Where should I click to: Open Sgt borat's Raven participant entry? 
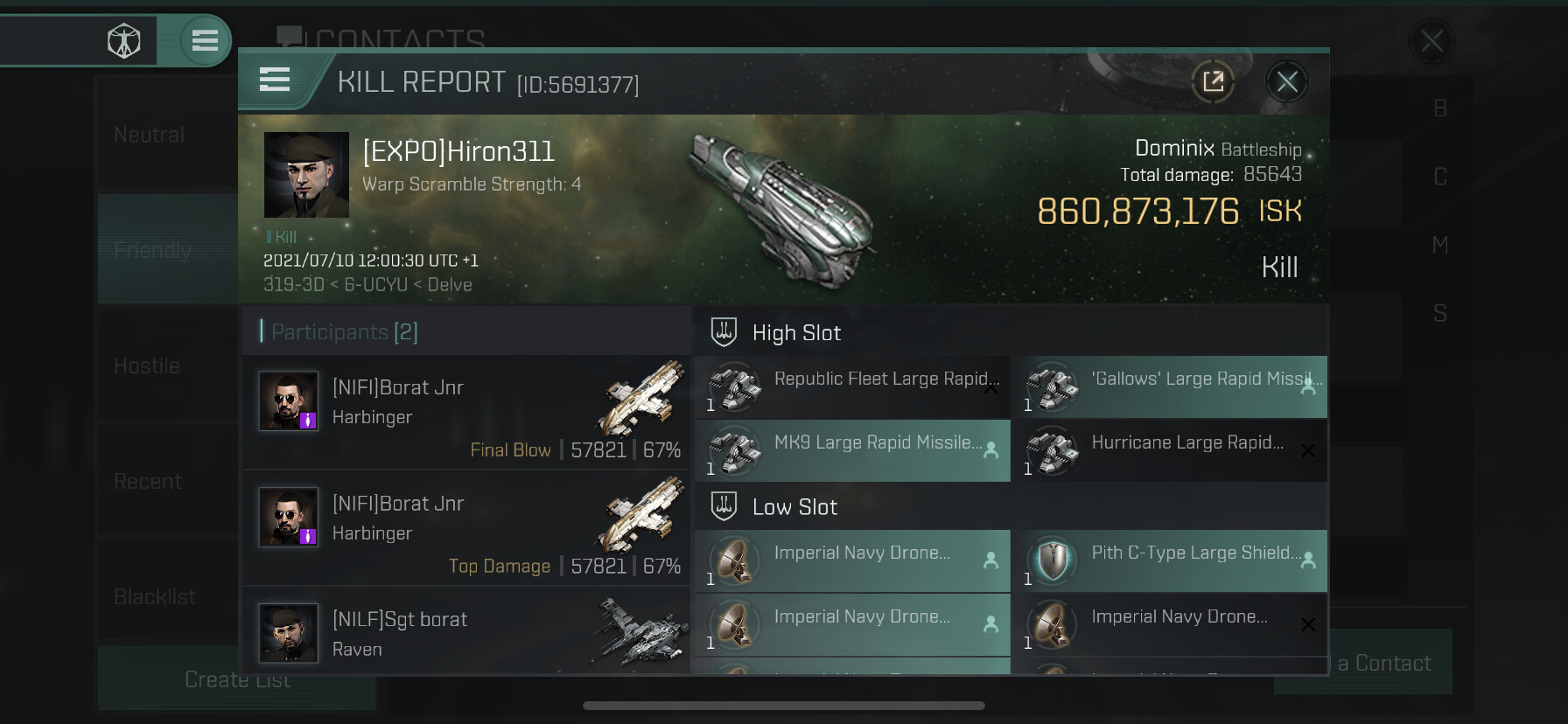(x=465, y=633)
